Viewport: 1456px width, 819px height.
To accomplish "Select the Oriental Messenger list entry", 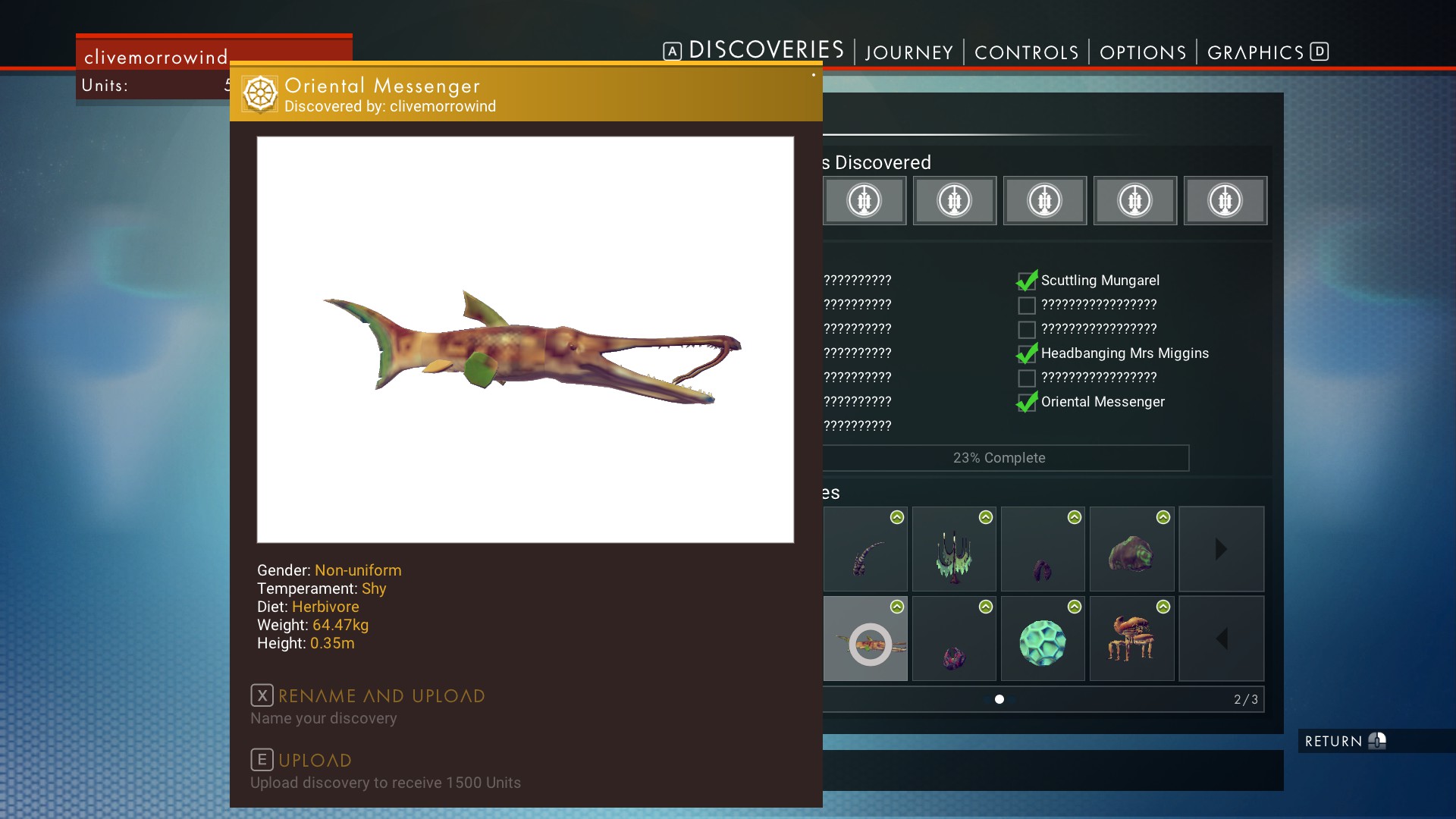I will point(1102,402).
